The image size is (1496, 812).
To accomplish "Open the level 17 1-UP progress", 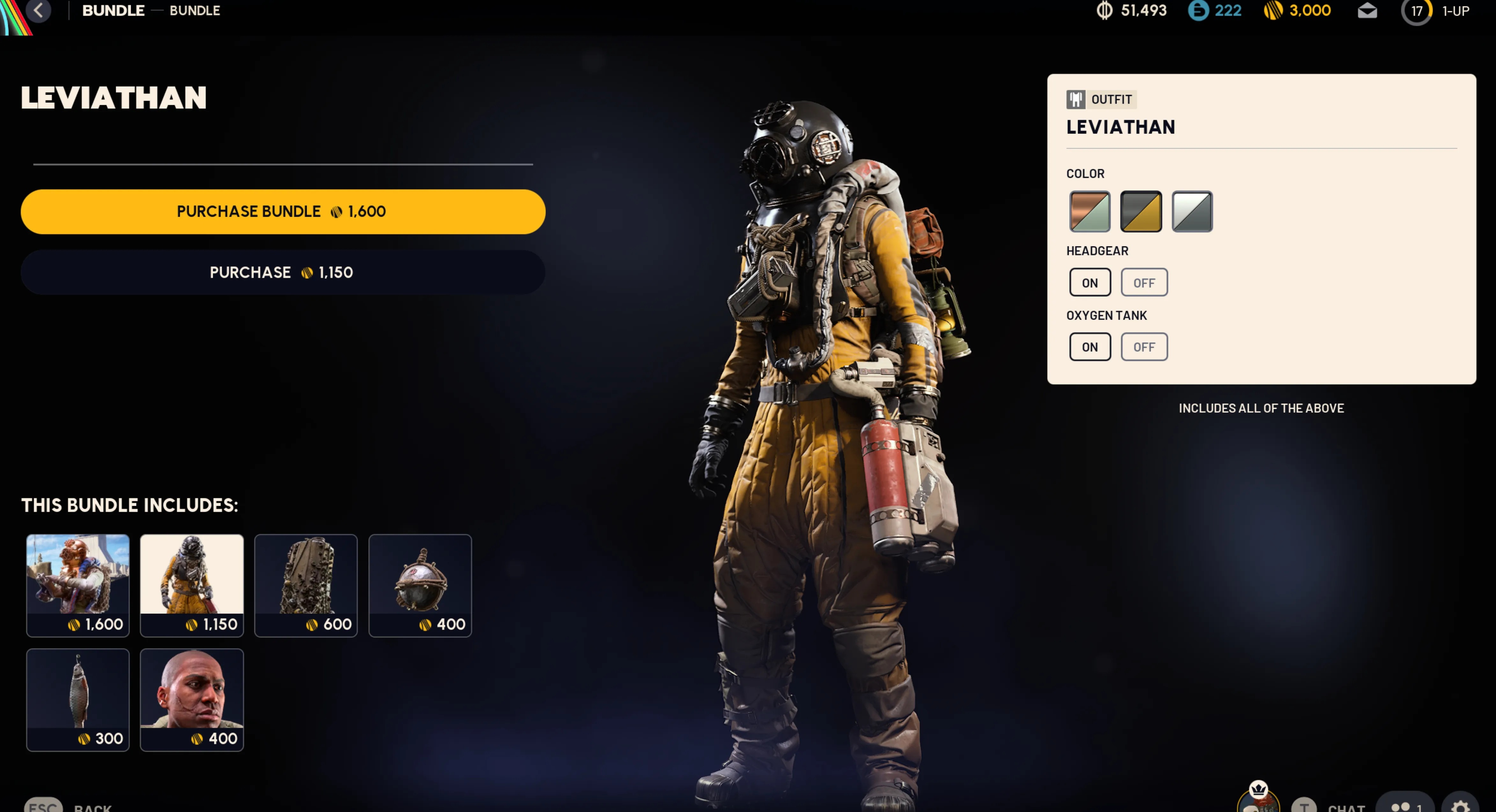I will click(1435, 11).
